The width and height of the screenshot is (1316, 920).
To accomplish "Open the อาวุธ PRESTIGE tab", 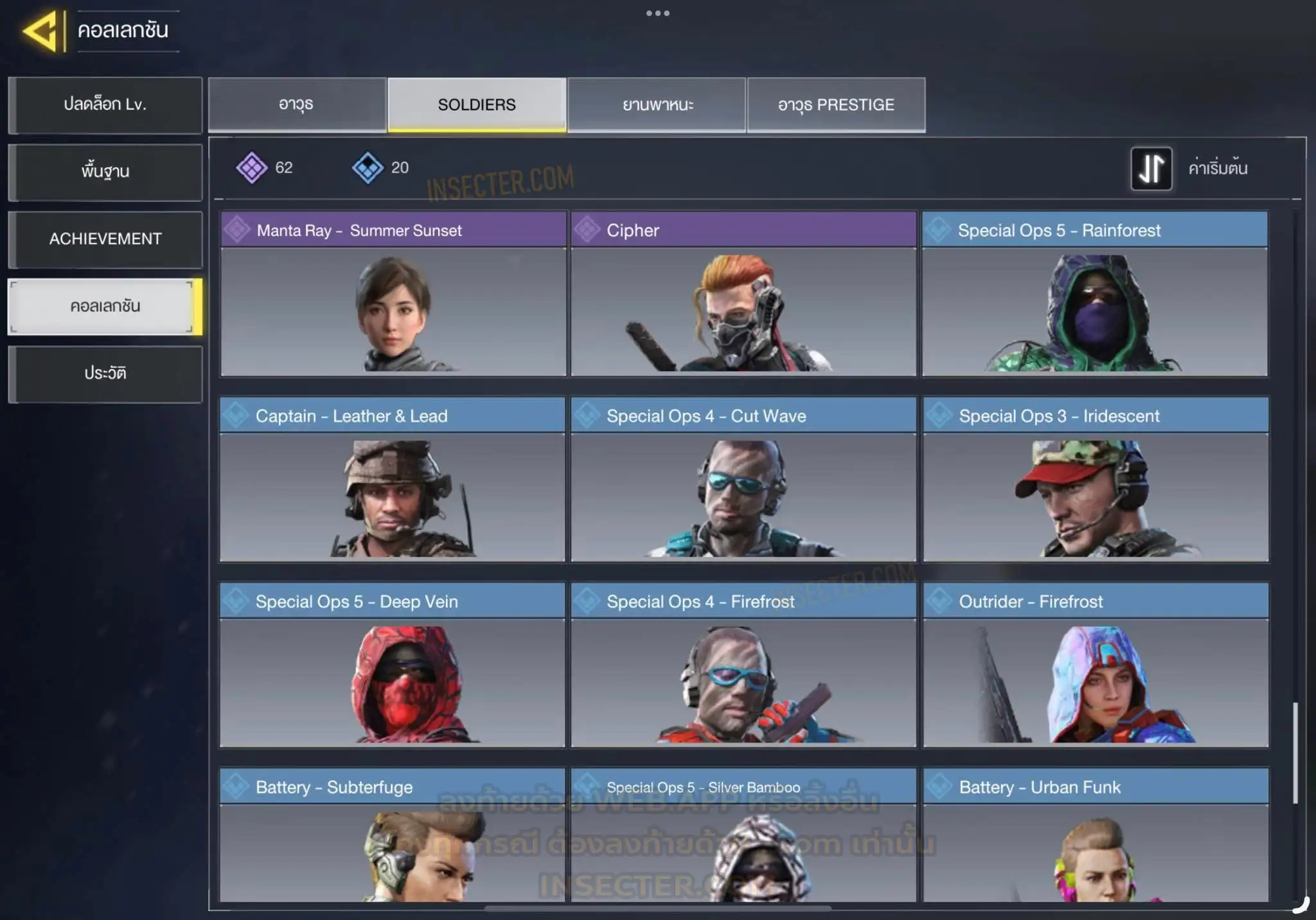I will coord(836,105).
